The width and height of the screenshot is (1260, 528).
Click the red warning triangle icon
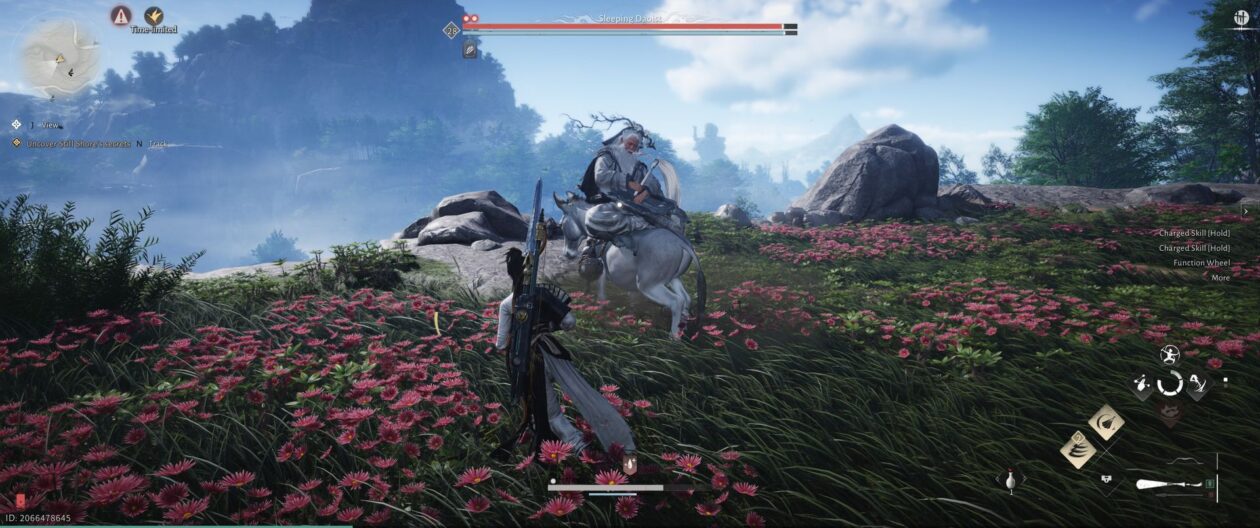(121, 15)
